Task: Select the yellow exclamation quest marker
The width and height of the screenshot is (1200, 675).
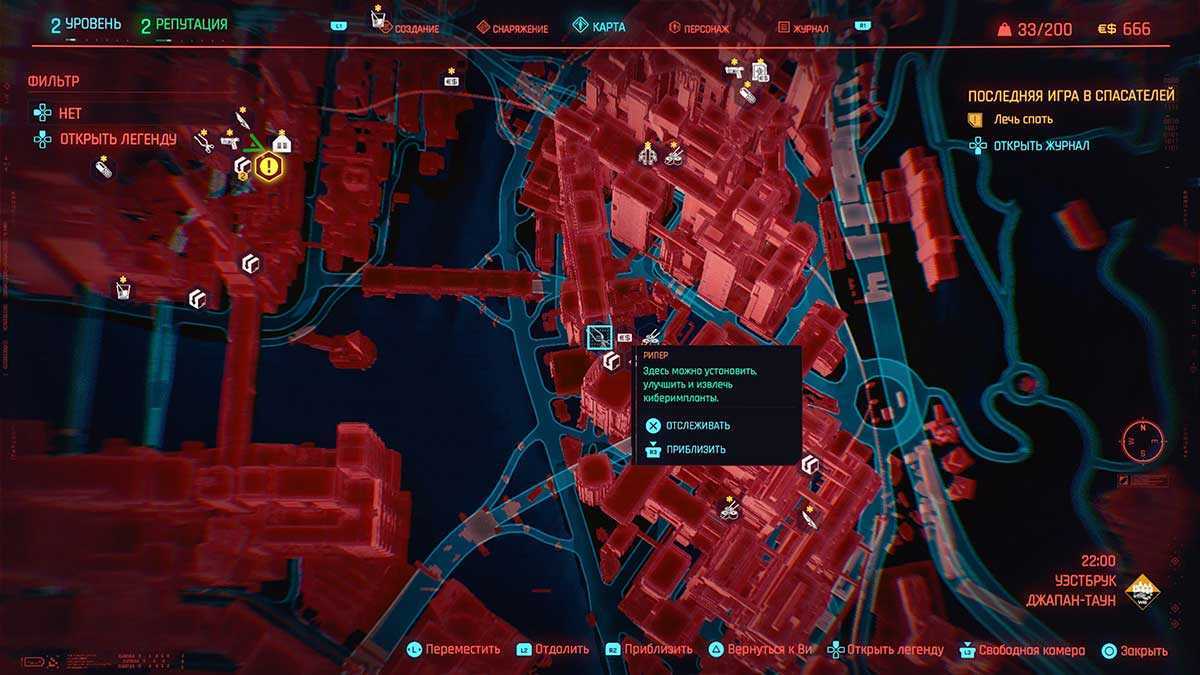Action: point(267,166)
